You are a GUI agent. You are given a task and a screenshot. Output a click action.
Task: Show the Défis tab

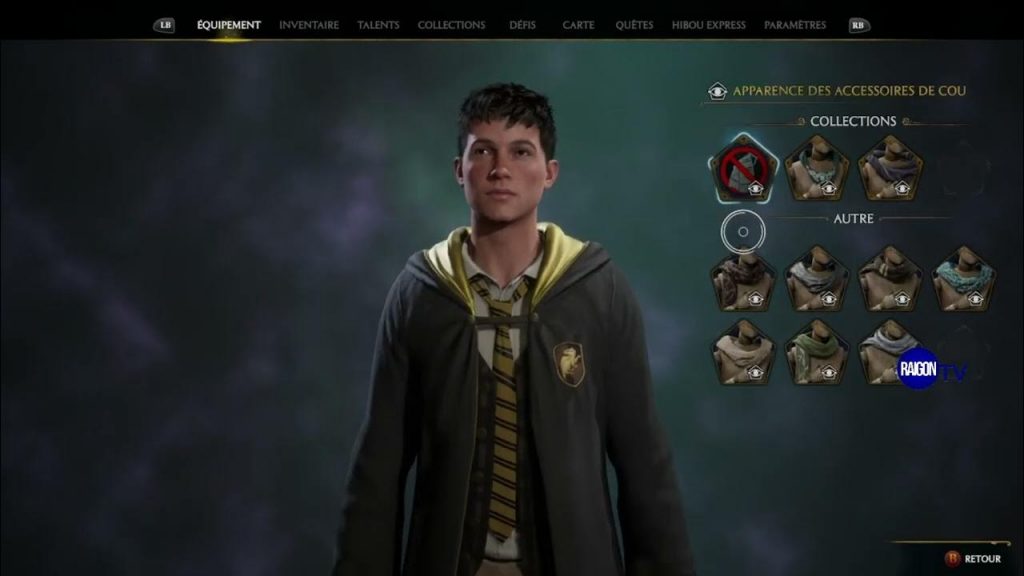coord(522,25)
